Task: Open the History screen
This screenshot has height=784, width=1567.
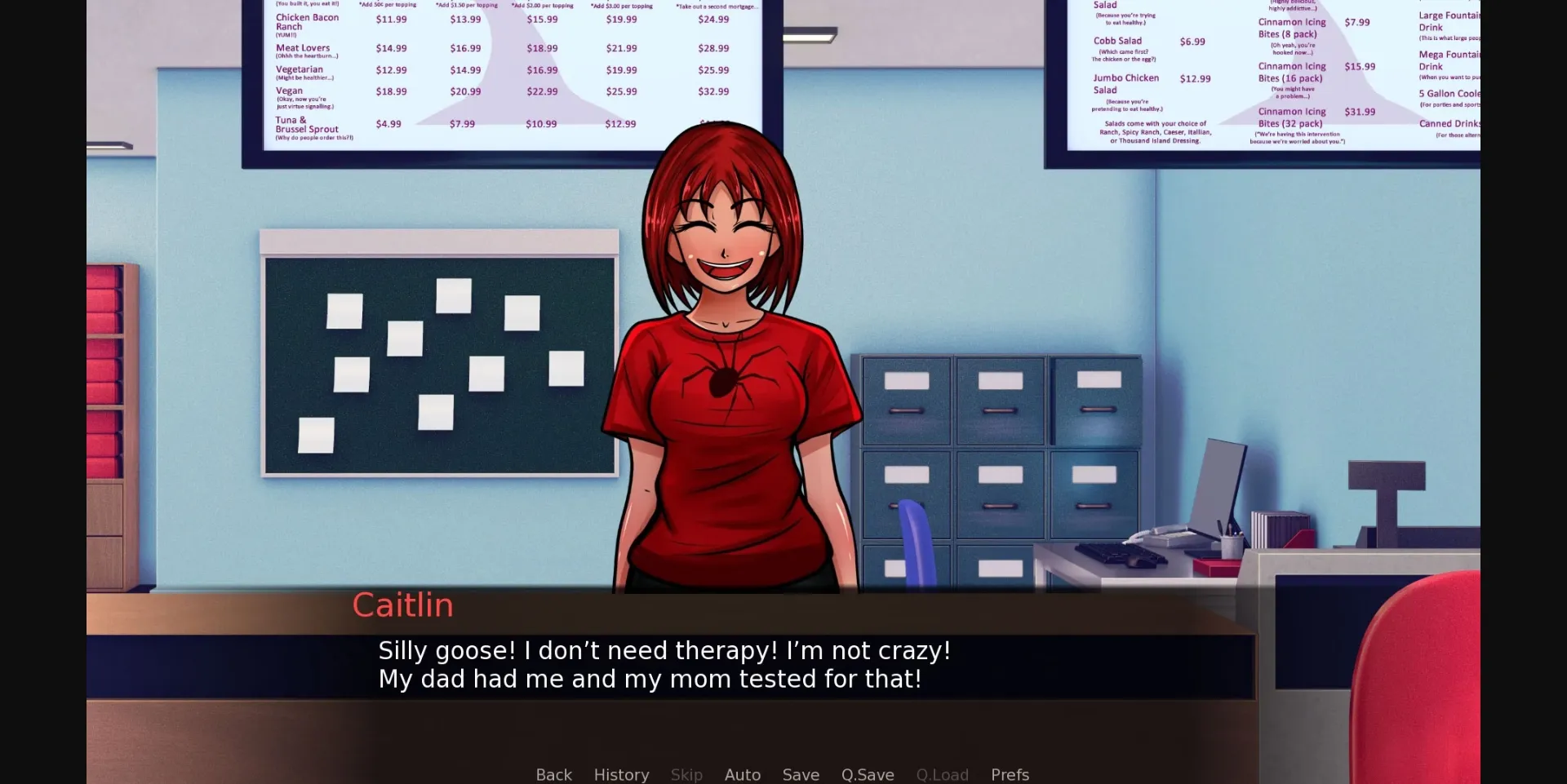Action: (621, 774)
